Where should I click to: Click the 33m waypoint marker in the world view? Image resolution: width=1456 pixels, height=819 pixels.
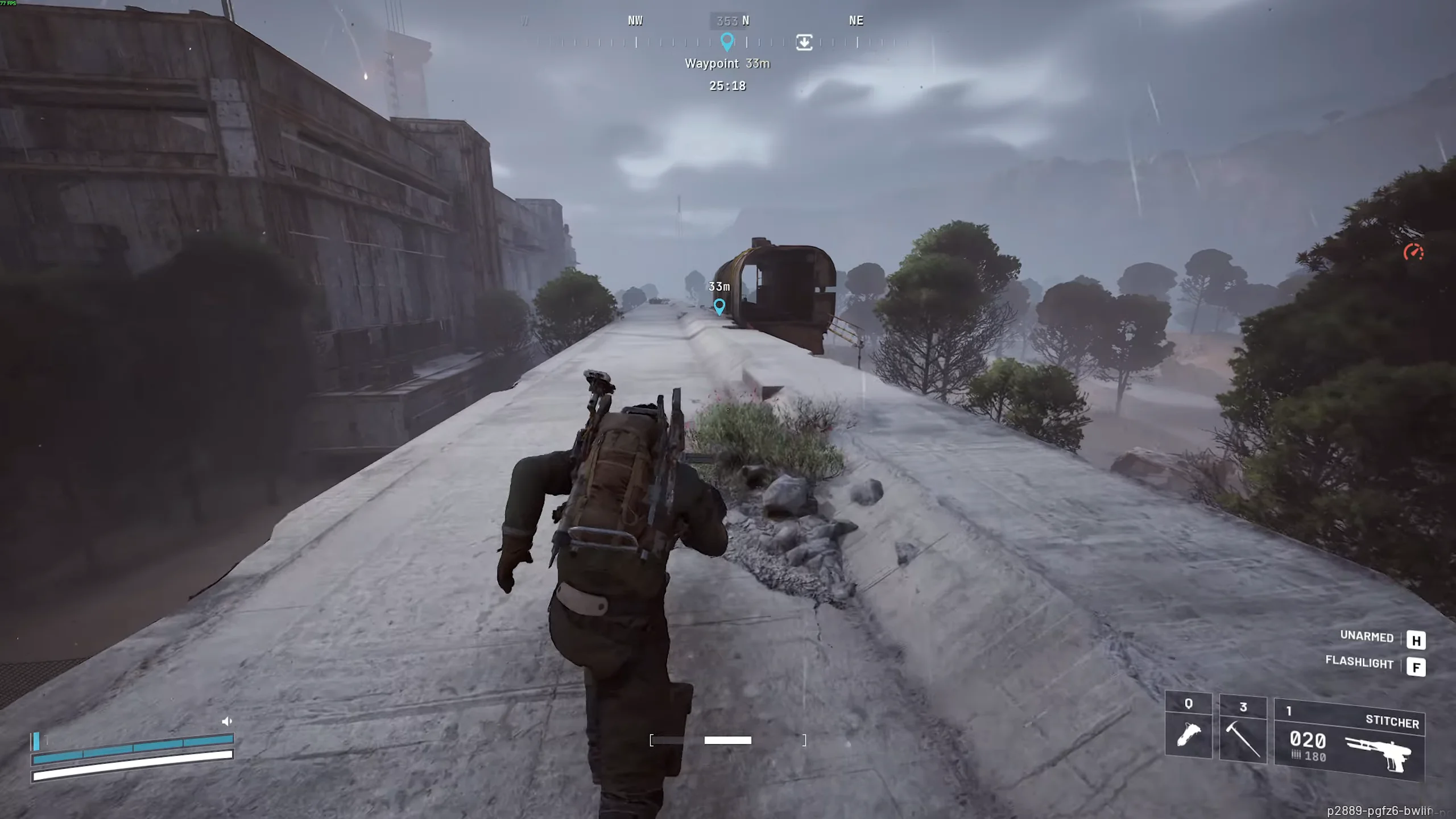(719, 307)
